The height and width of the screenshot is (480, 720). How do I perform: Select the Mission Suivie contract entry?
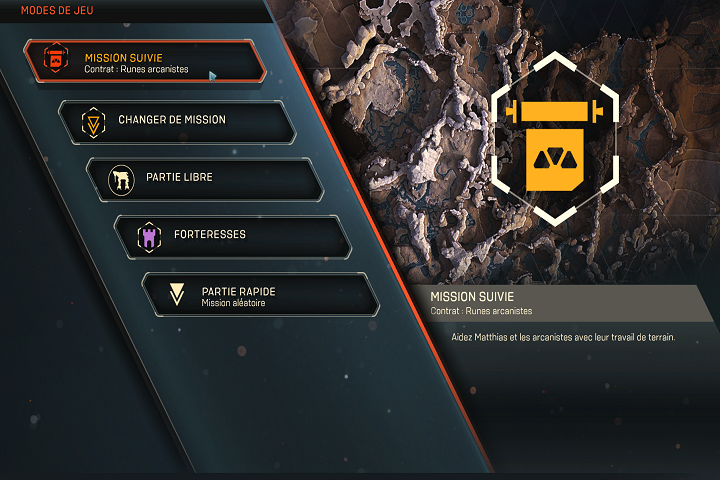click(145, 62)
